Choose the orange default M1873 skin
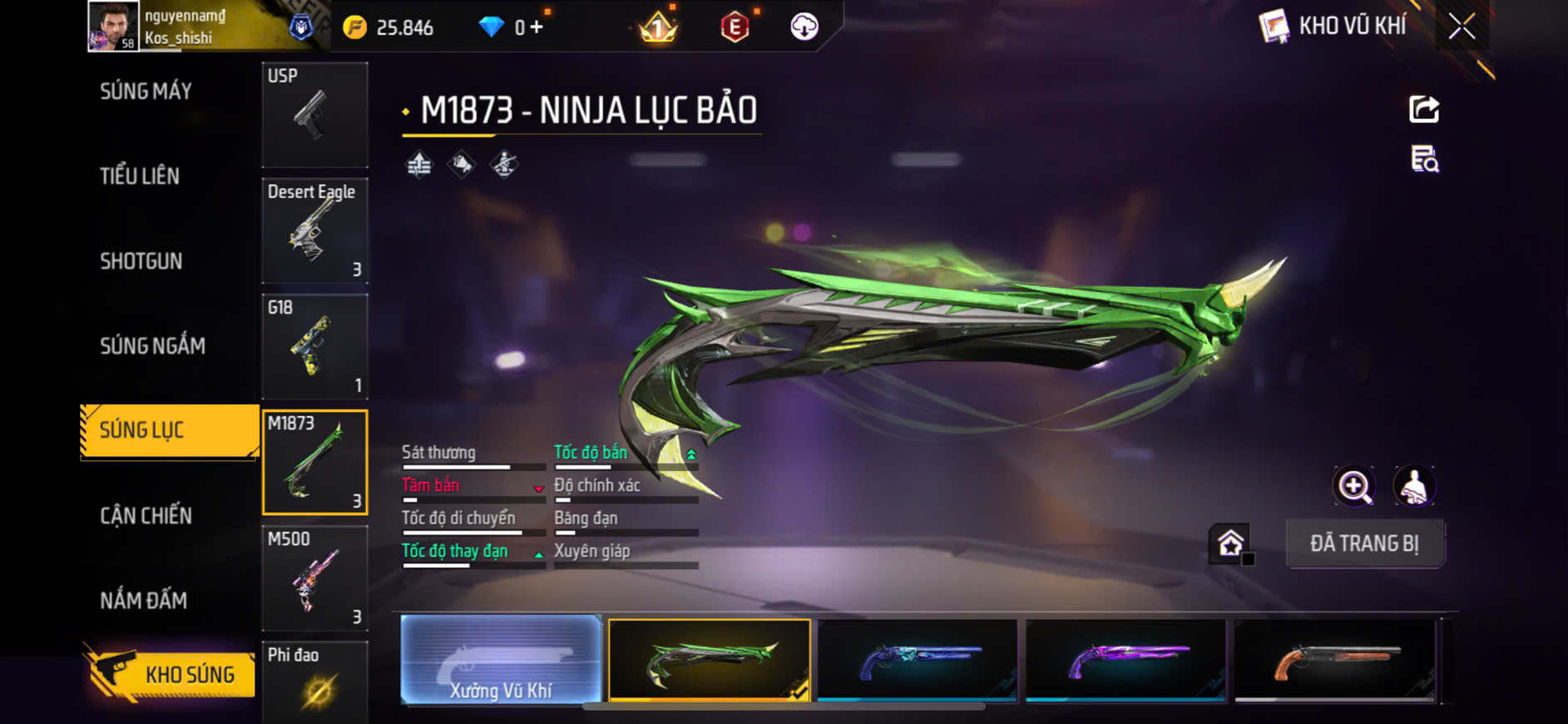This screenshot has width=1568, height=724. coord(1334,660)
